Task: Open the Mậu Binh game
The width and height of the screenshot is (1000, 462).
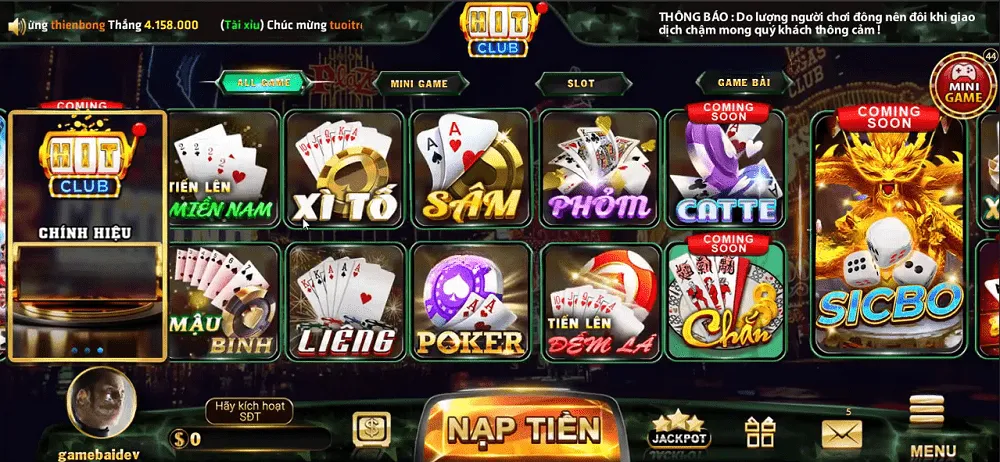Action: (x=223, y=302)
